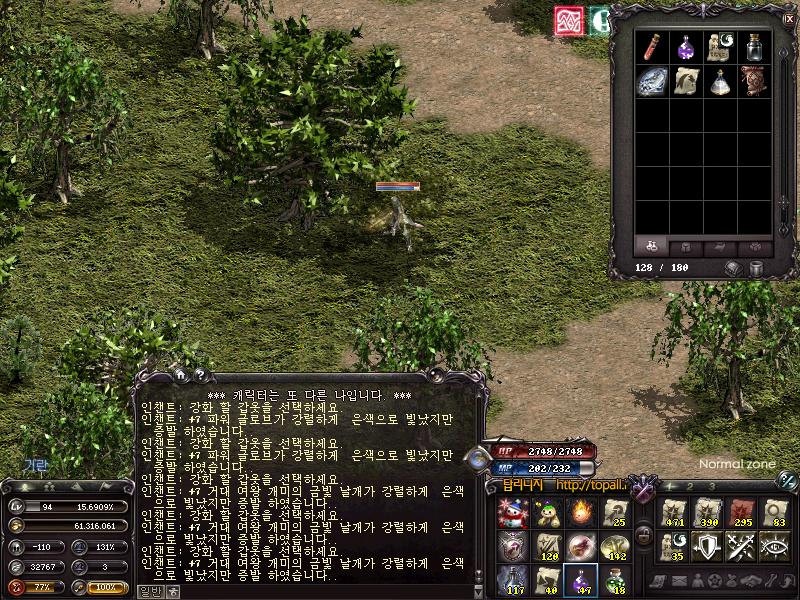Select the diamond gem in inventory

651,81
